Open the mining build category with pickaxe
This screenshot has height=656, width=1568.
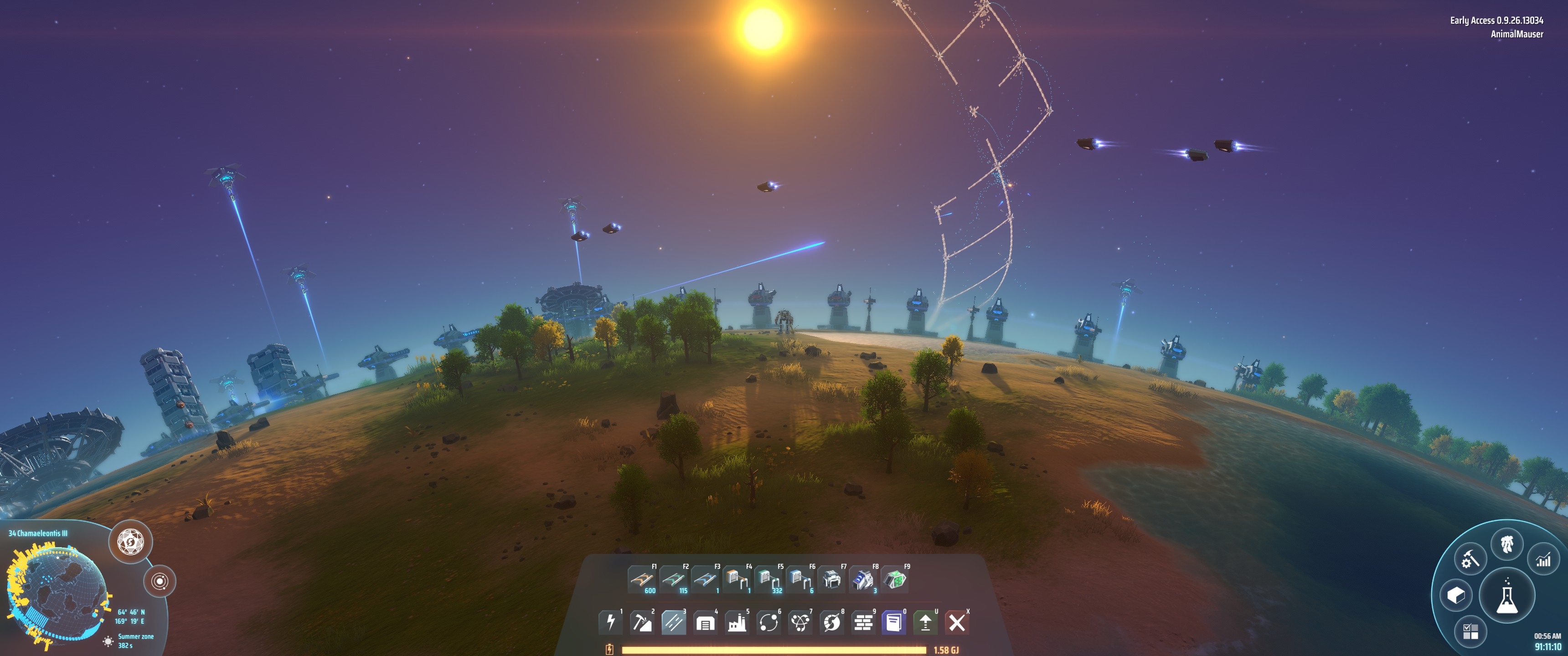[642, 623]
